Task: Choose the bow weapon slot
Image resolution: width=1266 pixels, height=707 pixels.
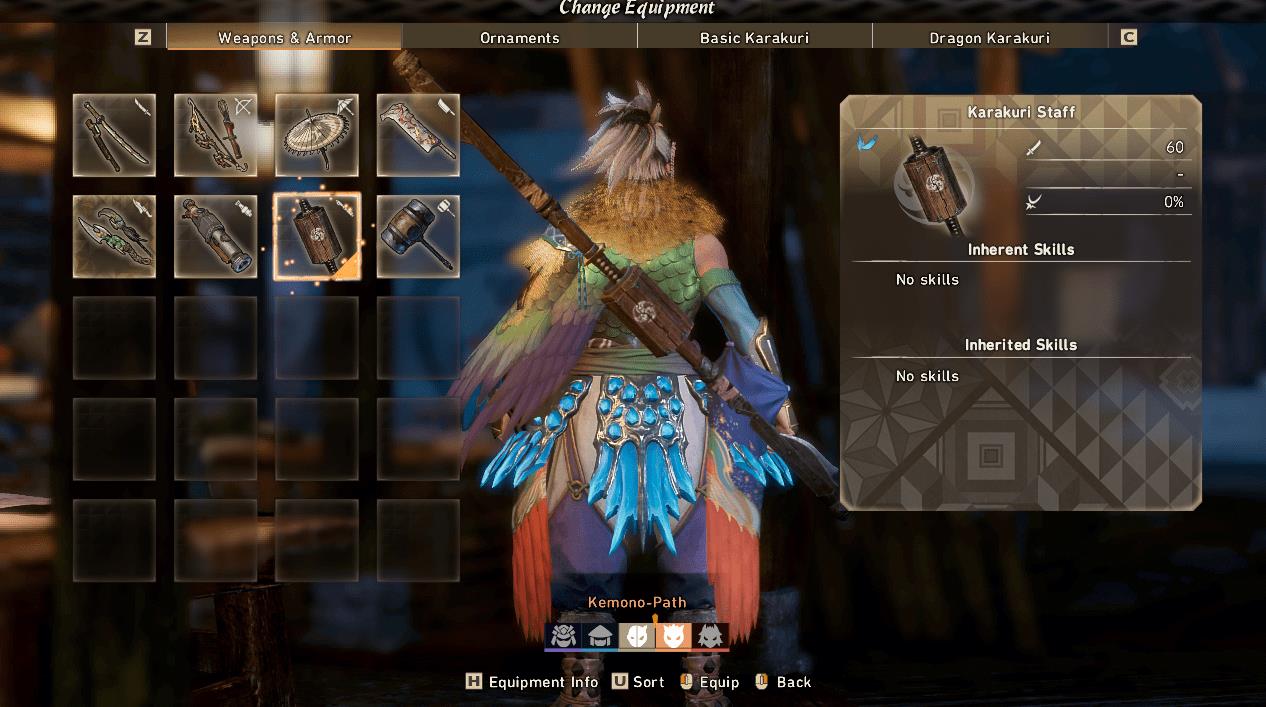Action: tap(215, 135)
